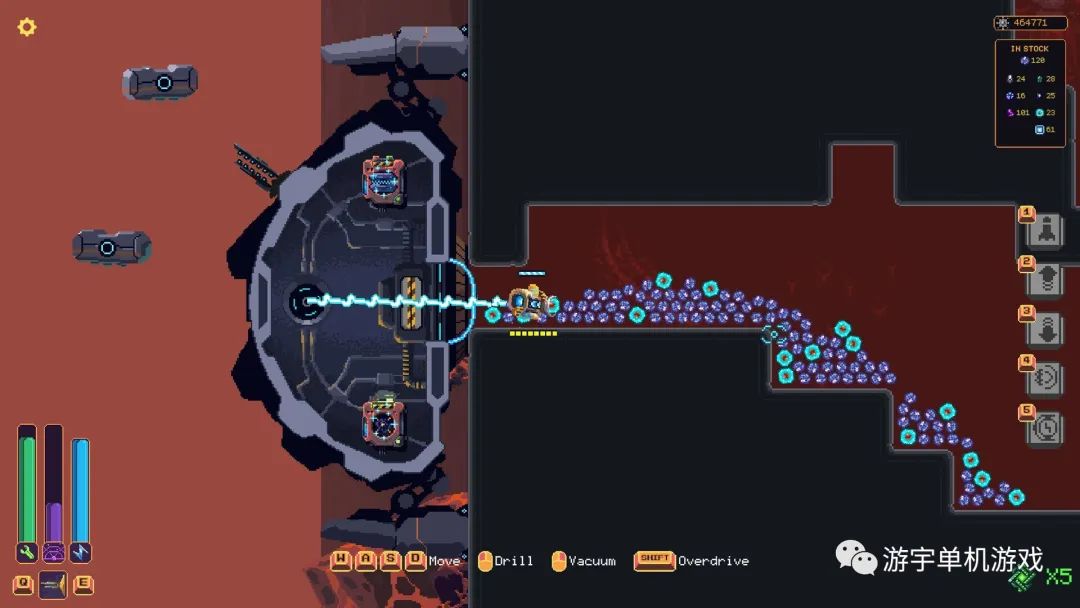Select the drill weapon slot between Q and E
1080x608 pixels.
point(53,585)
